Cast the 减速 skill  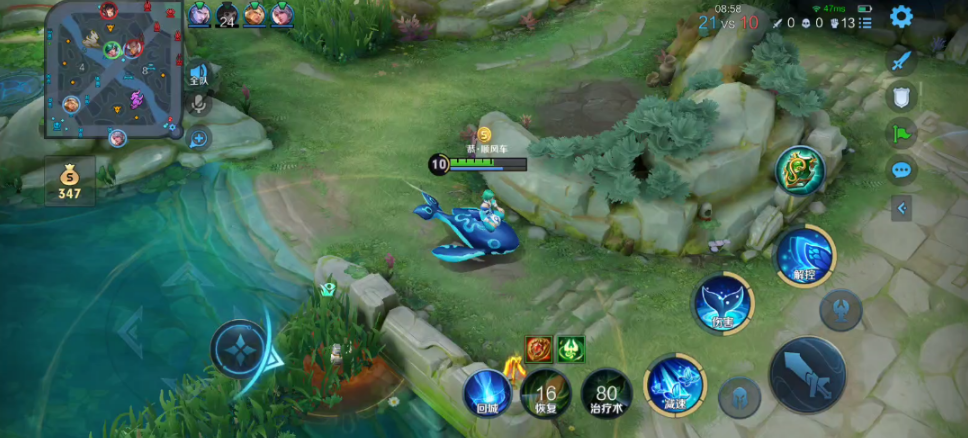675,385
